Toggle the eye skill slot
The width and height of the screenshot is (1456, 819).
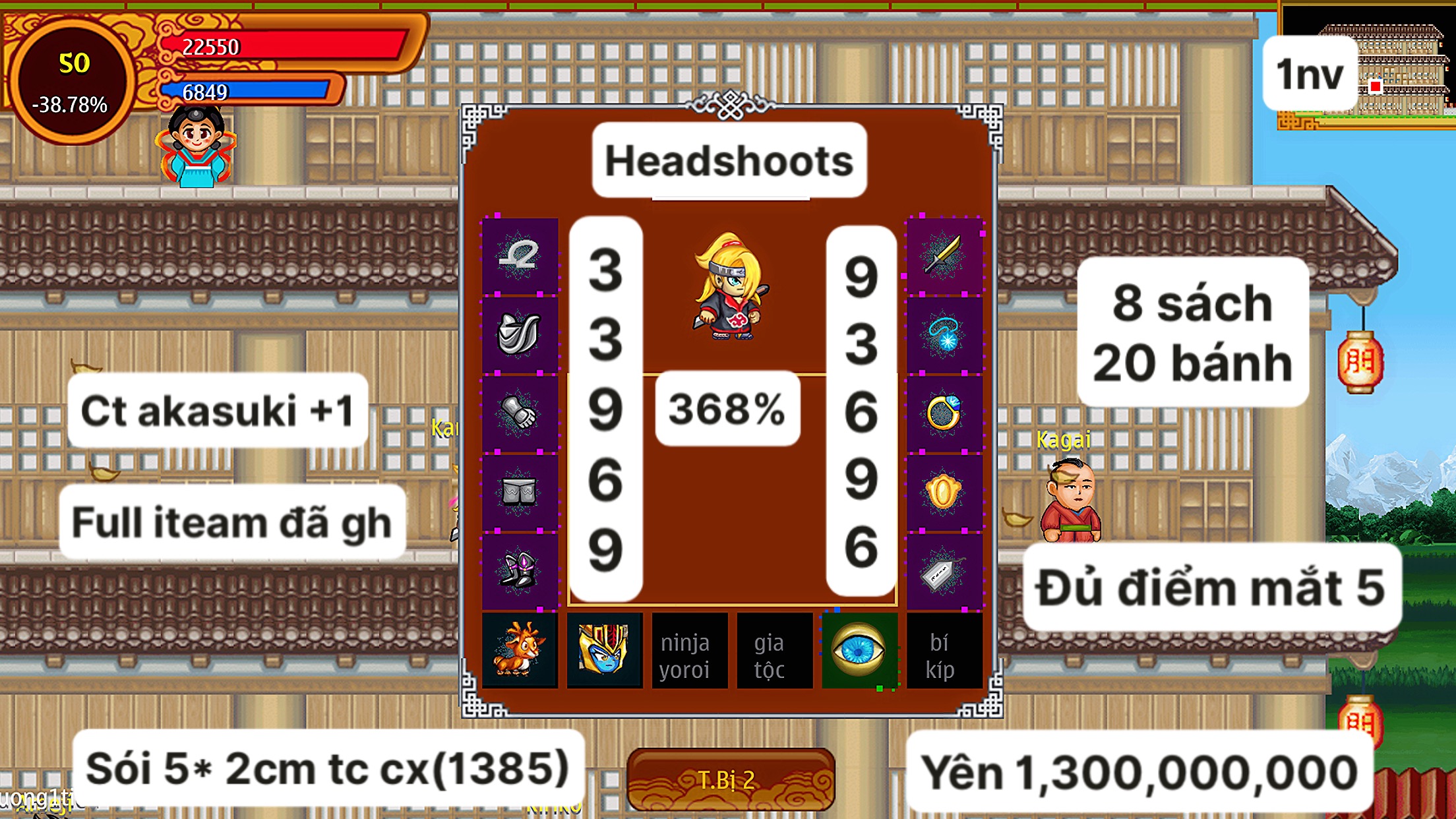(x=859, y=650)
